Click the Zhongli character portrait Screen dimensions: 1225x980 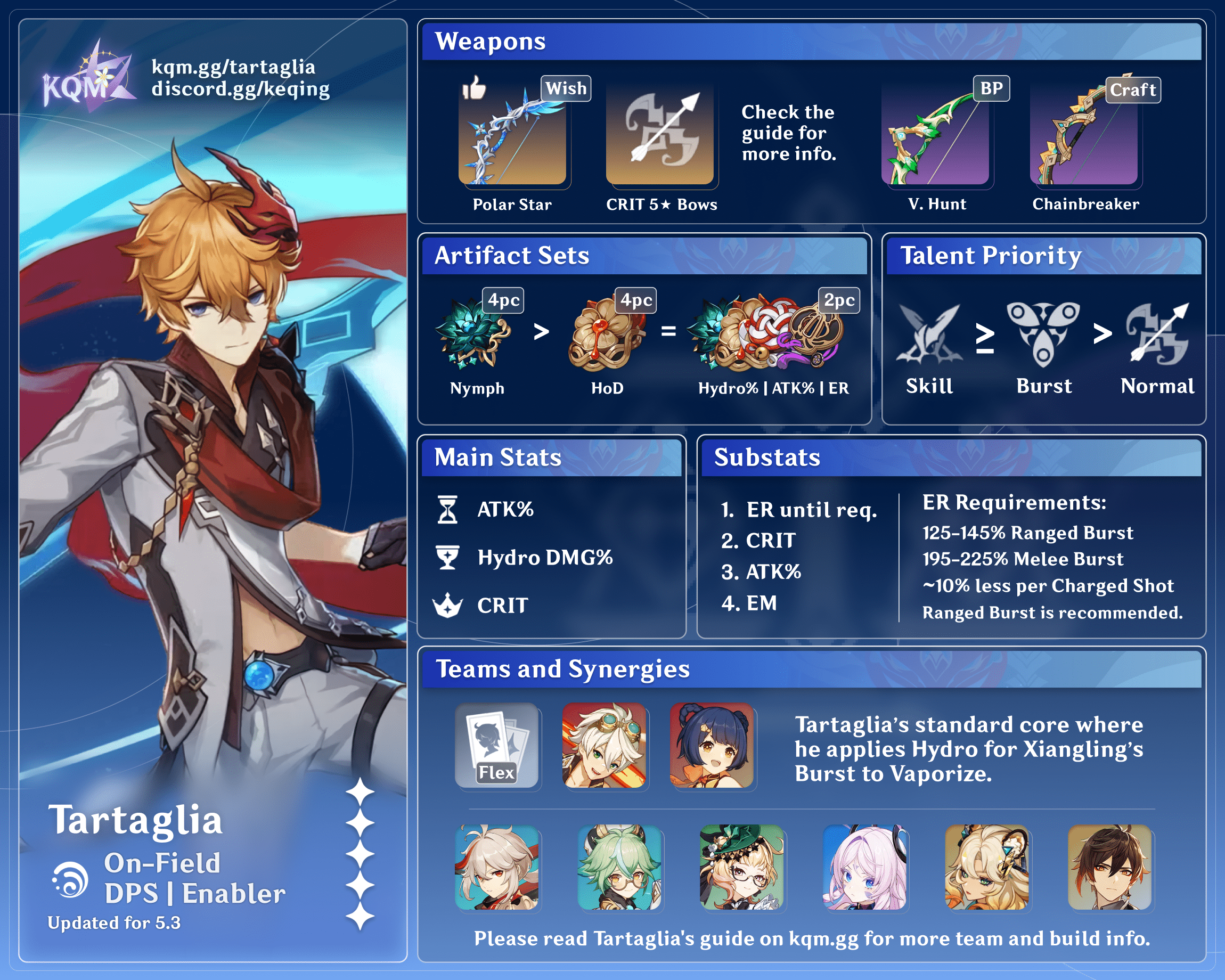[1109, 868]
